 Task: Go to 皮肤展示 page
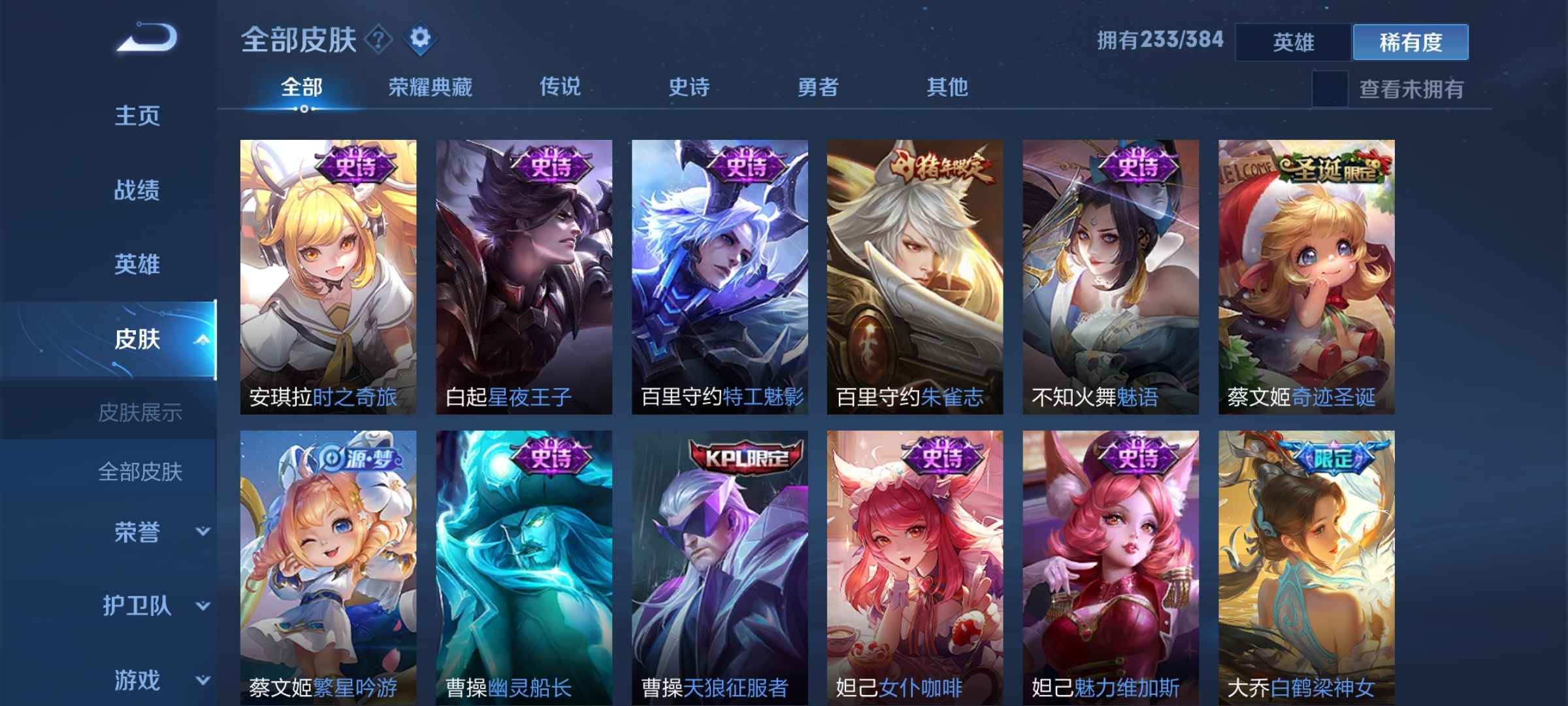140,413
